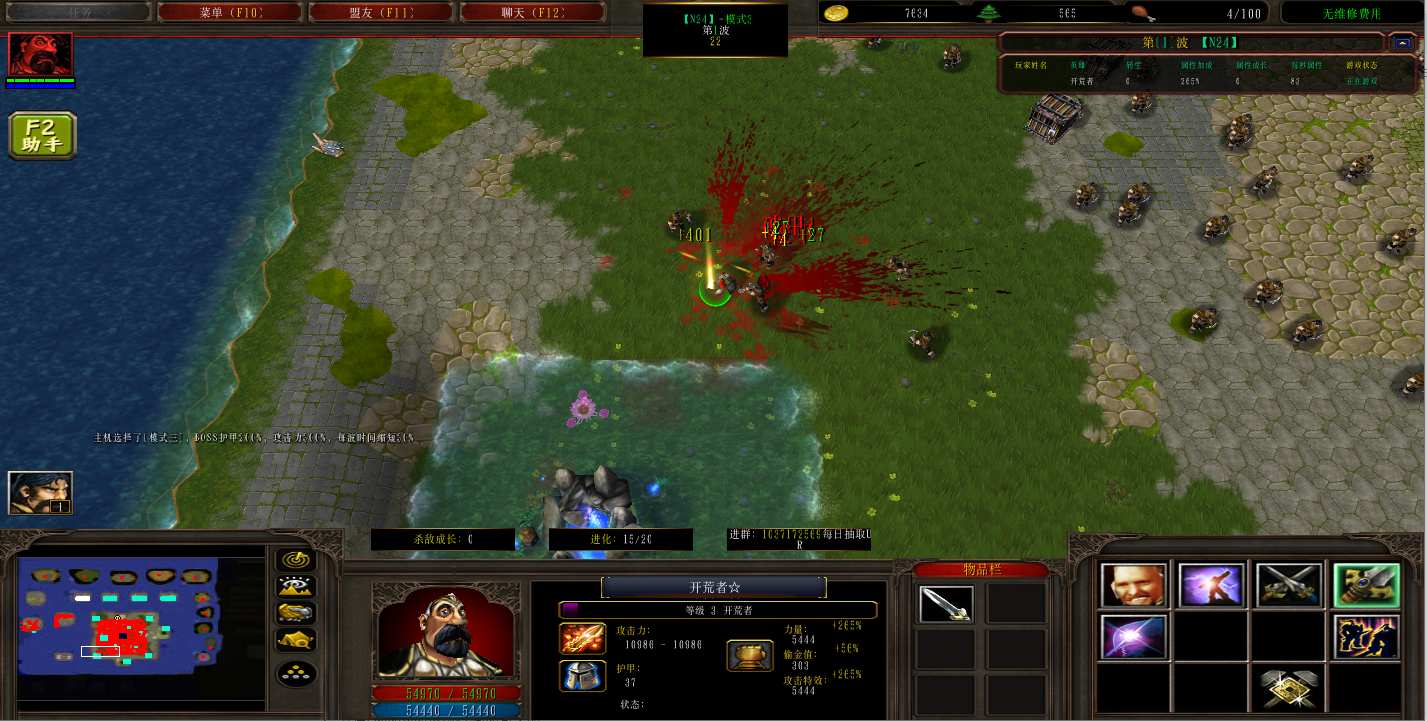Toggle the minimap ally color mode button

click(296, 613)
